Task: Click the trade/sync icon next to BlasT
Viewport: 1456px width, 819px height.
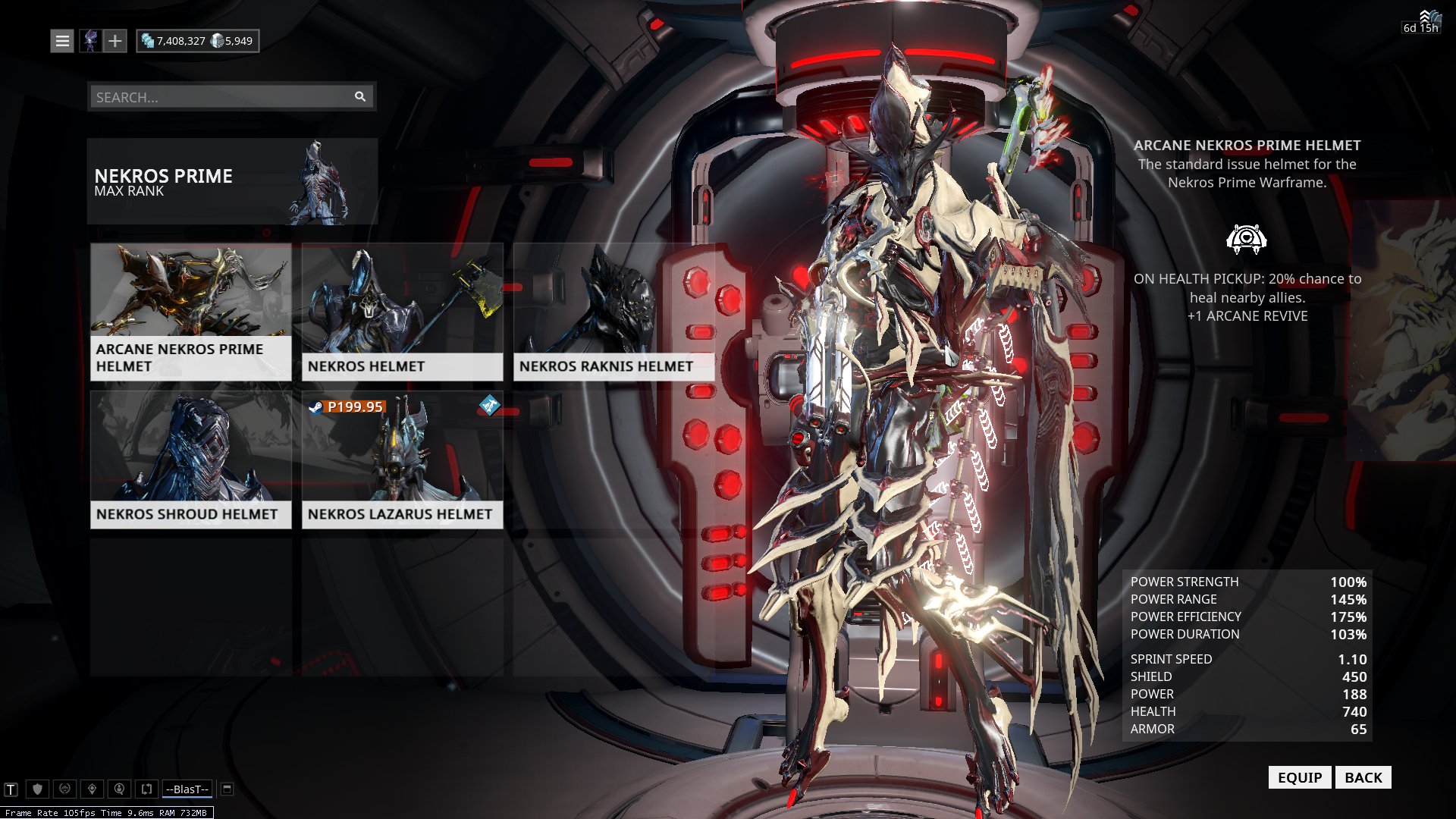Action: tap(146, 788)
